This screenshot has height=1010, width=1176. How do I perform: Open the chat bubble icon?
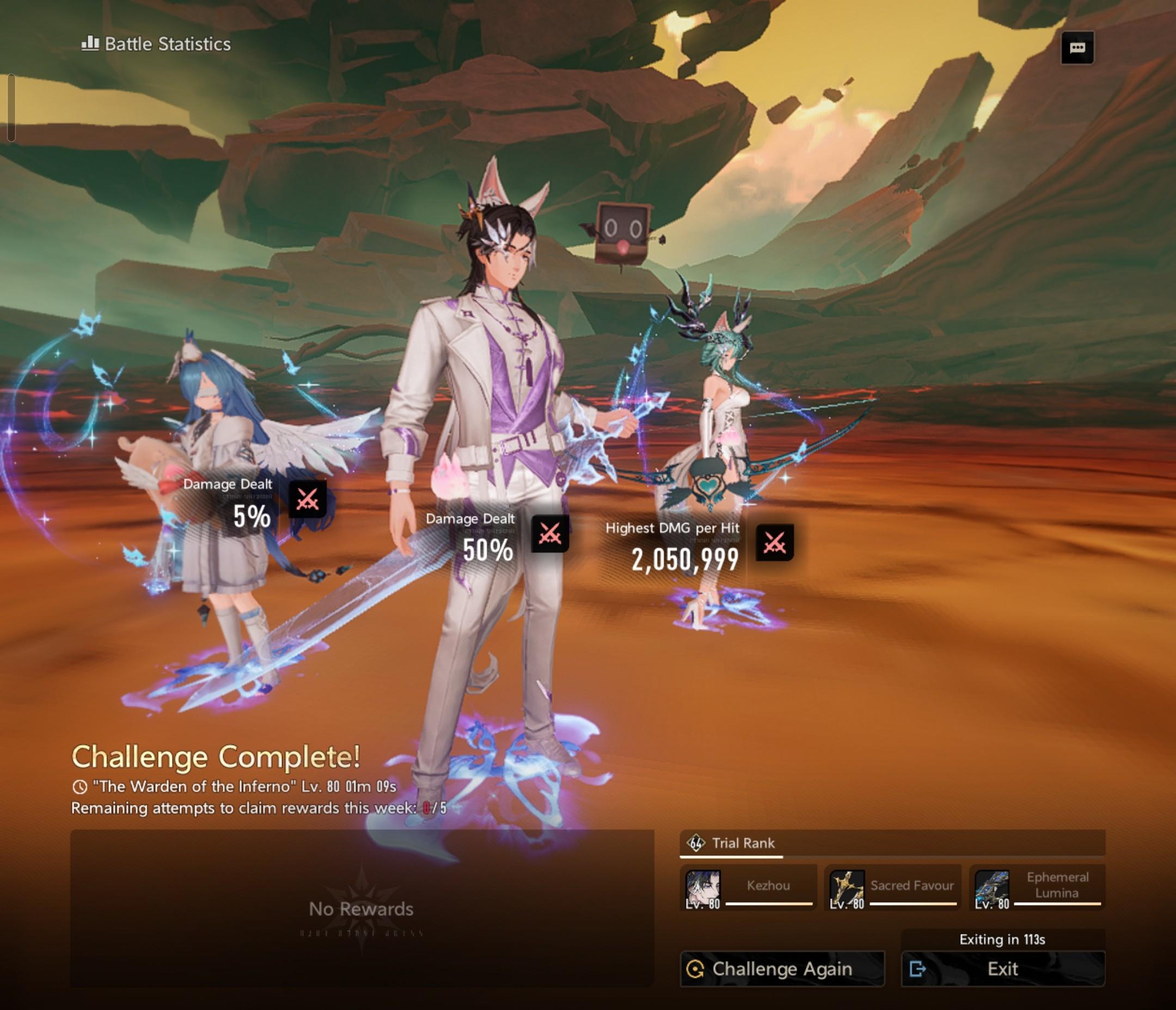[x=1077, y=48]
